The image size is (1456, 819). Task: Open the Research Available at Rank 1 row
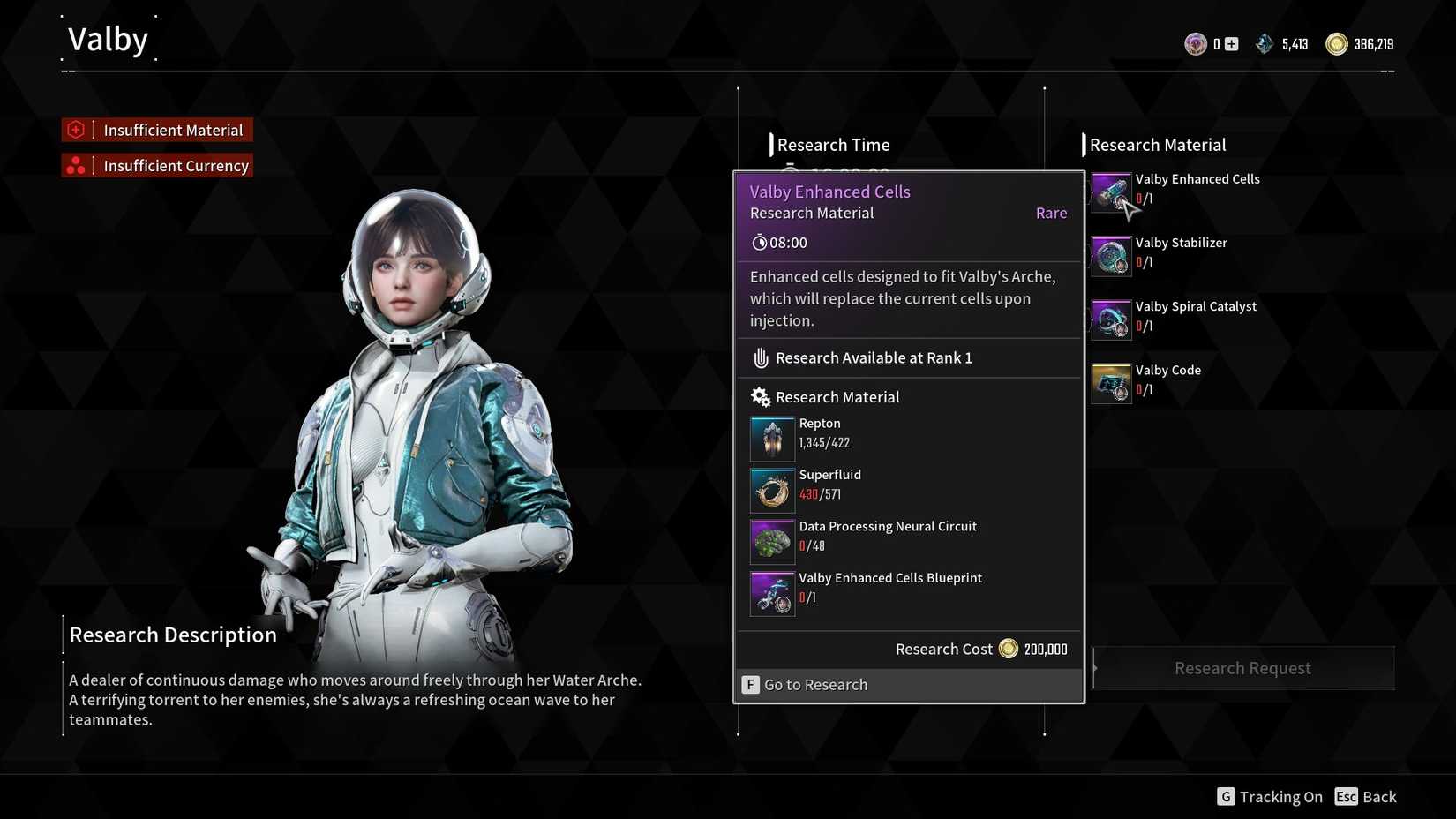tap(873, 357)
